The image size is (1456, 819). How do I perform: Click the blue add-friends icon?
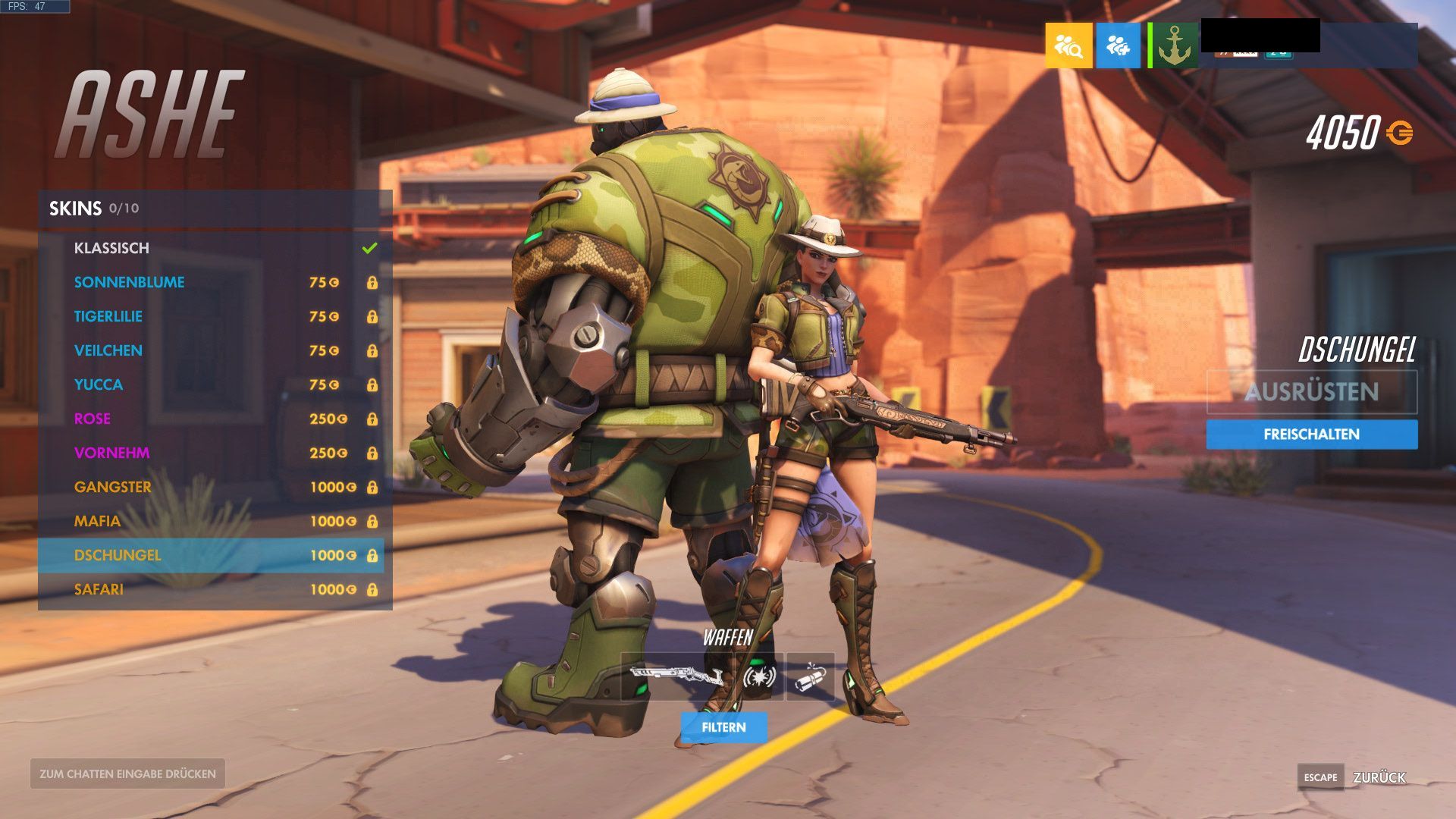coord(1118,45)
